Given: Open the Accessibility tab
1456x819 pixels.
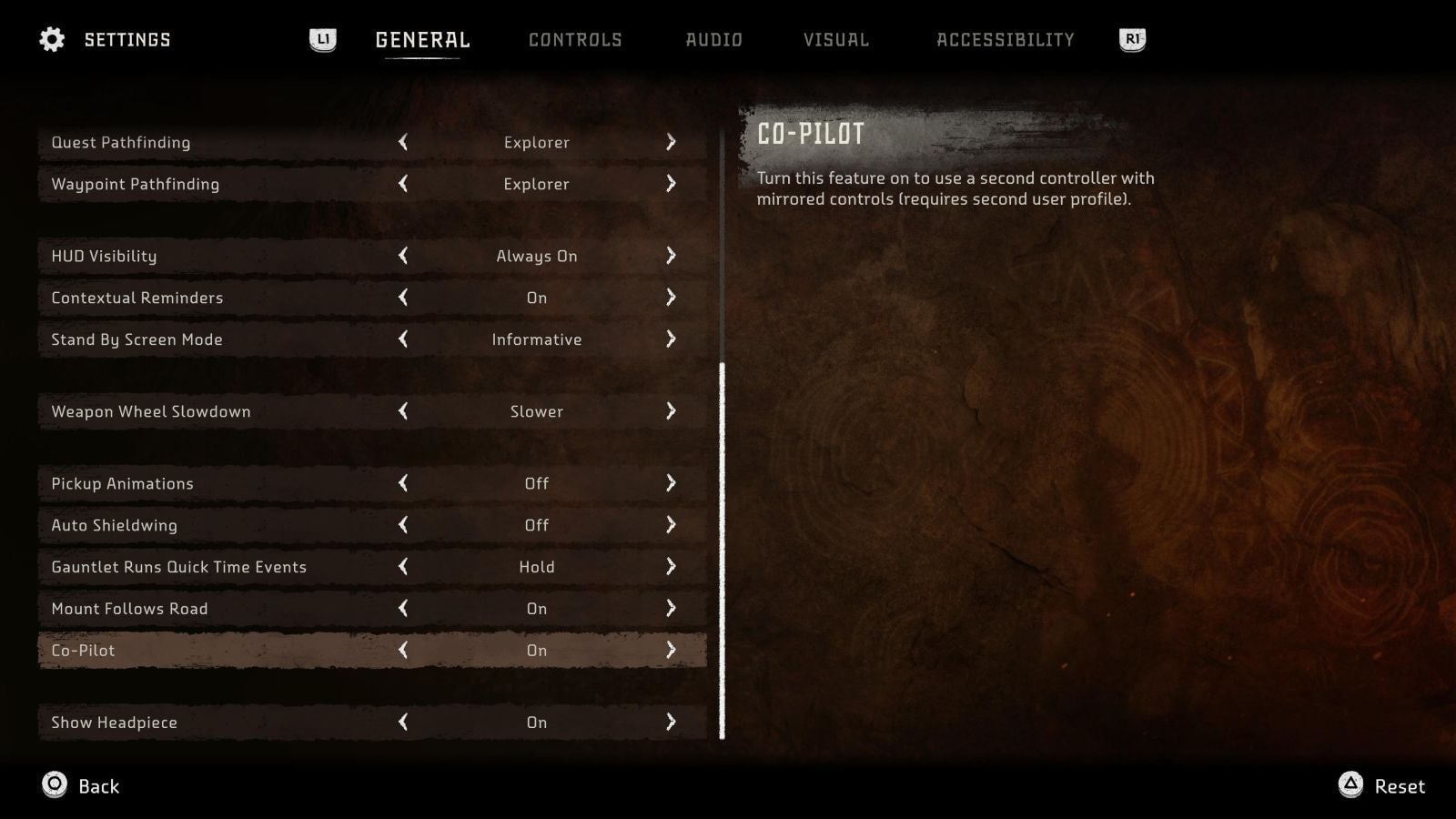Looking at the screenshot, I should [x=1005, y=39].
